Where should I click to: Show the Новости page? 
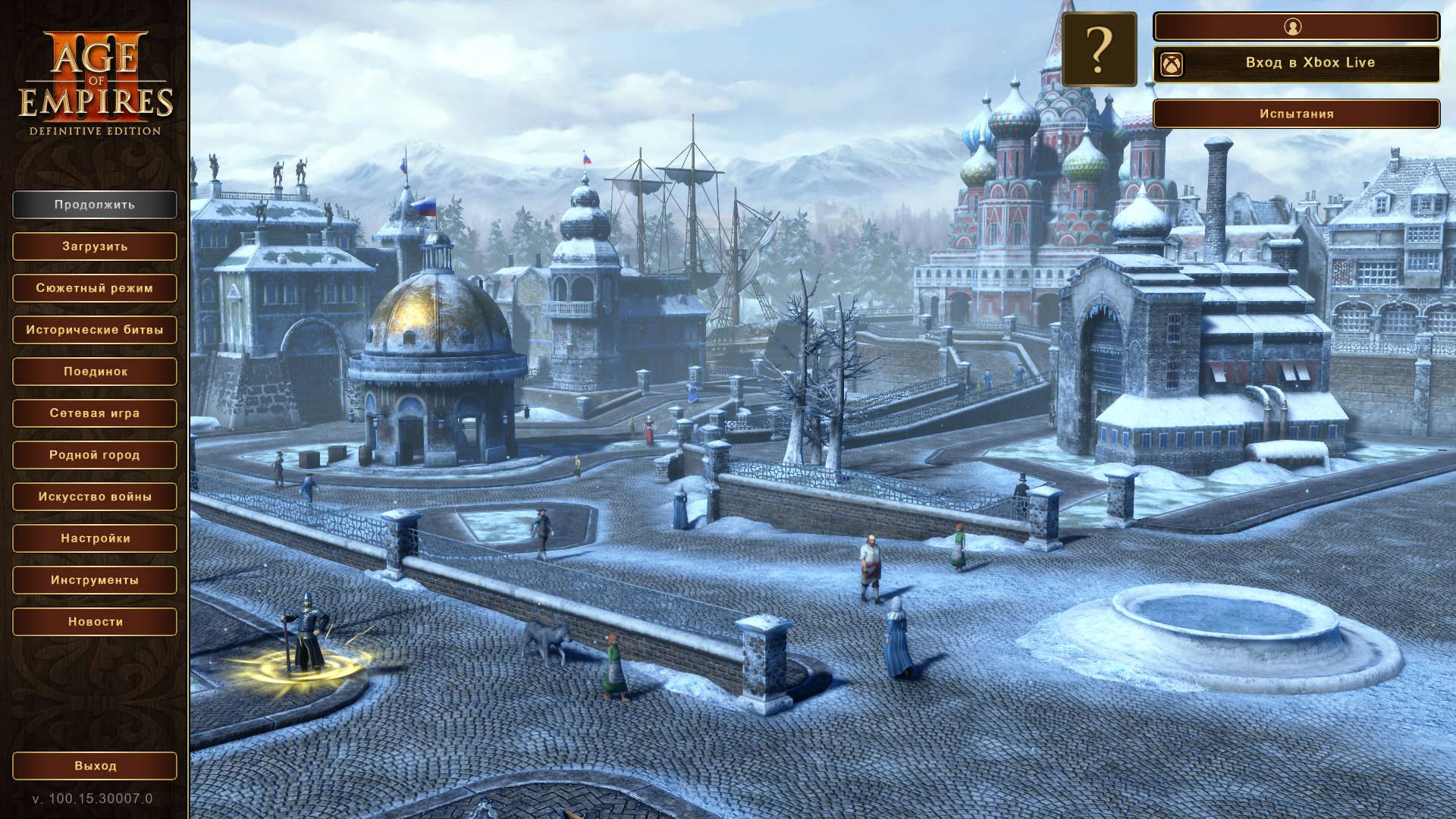tap(95, 622)
